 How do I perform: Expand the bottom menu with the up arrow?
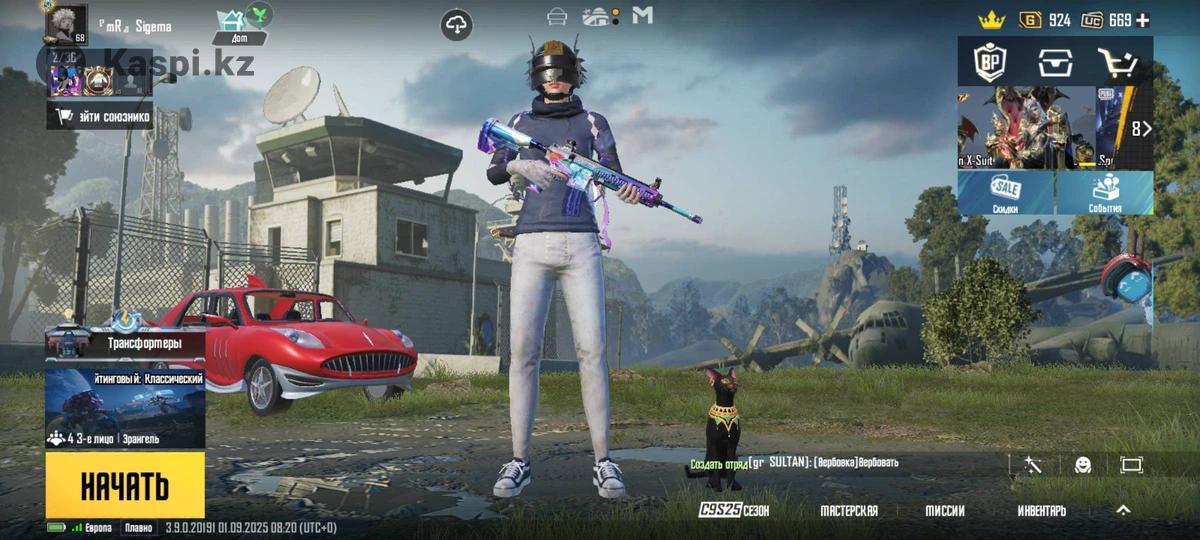point(1123,510)
